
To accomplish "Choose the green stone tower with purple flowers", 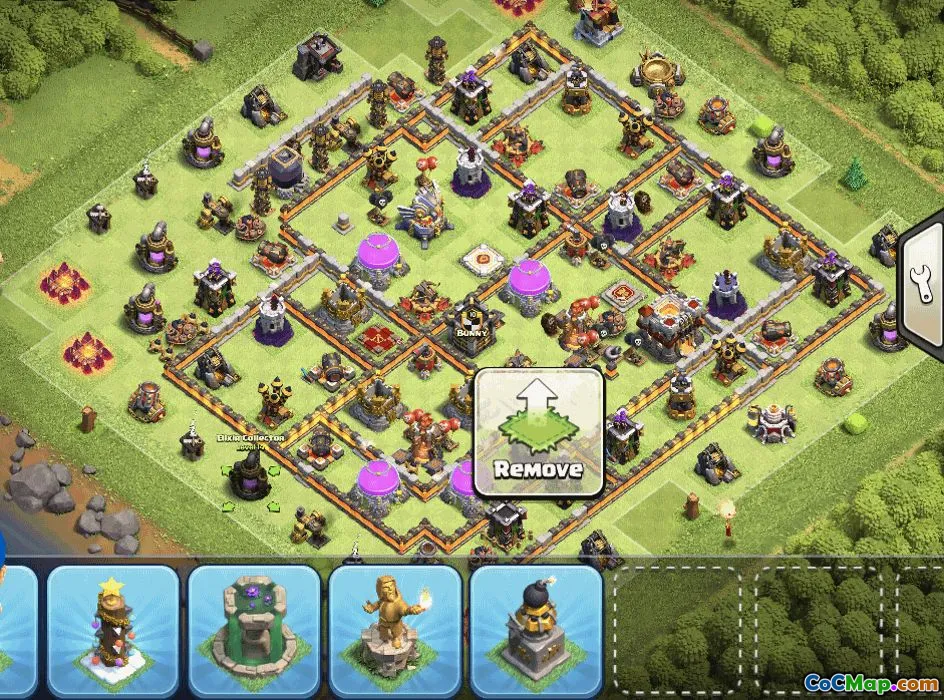I will (x=253, y=631).
